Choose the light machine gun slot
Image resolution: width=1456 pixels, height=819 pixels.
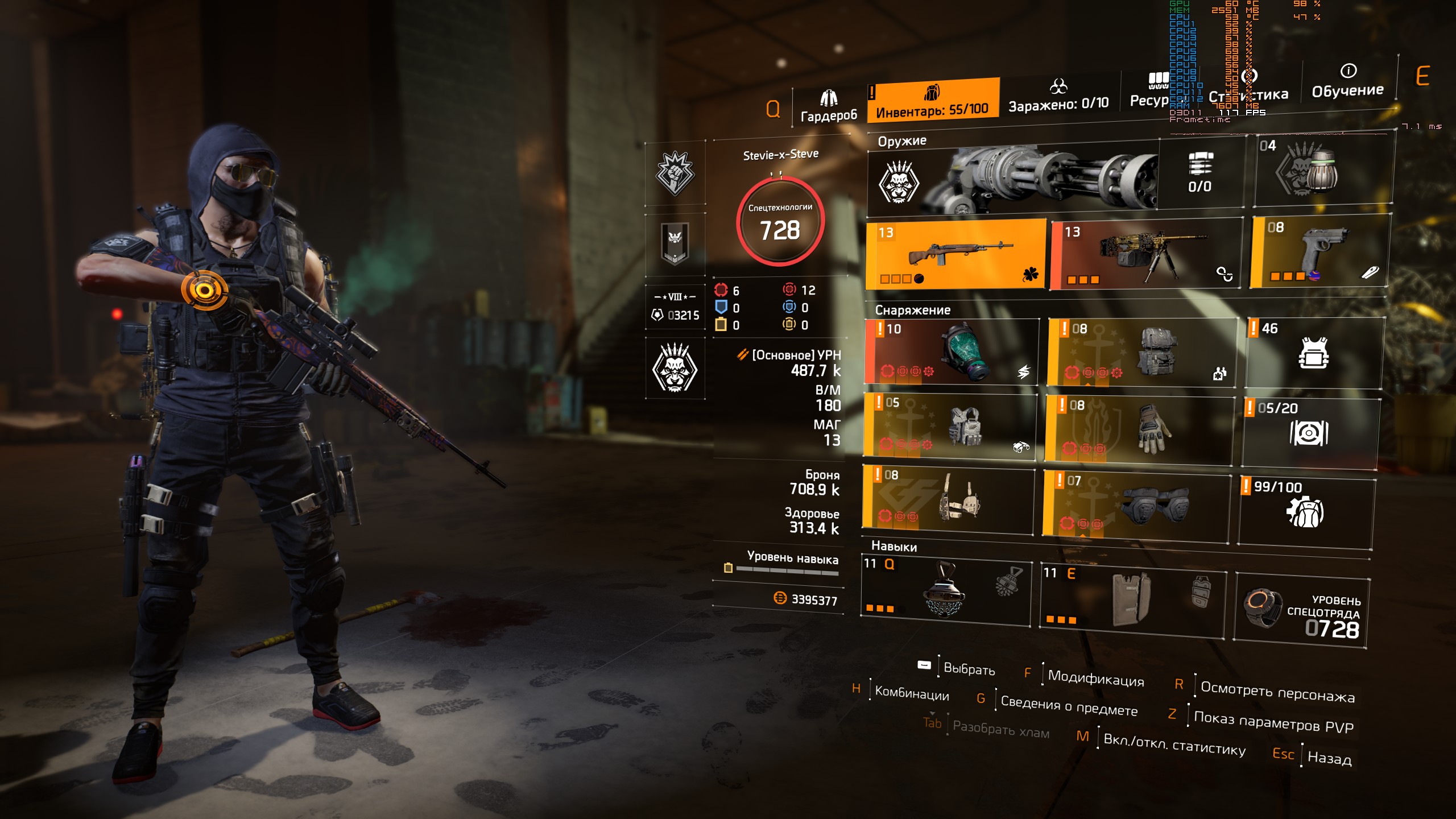coord(1145,254)
